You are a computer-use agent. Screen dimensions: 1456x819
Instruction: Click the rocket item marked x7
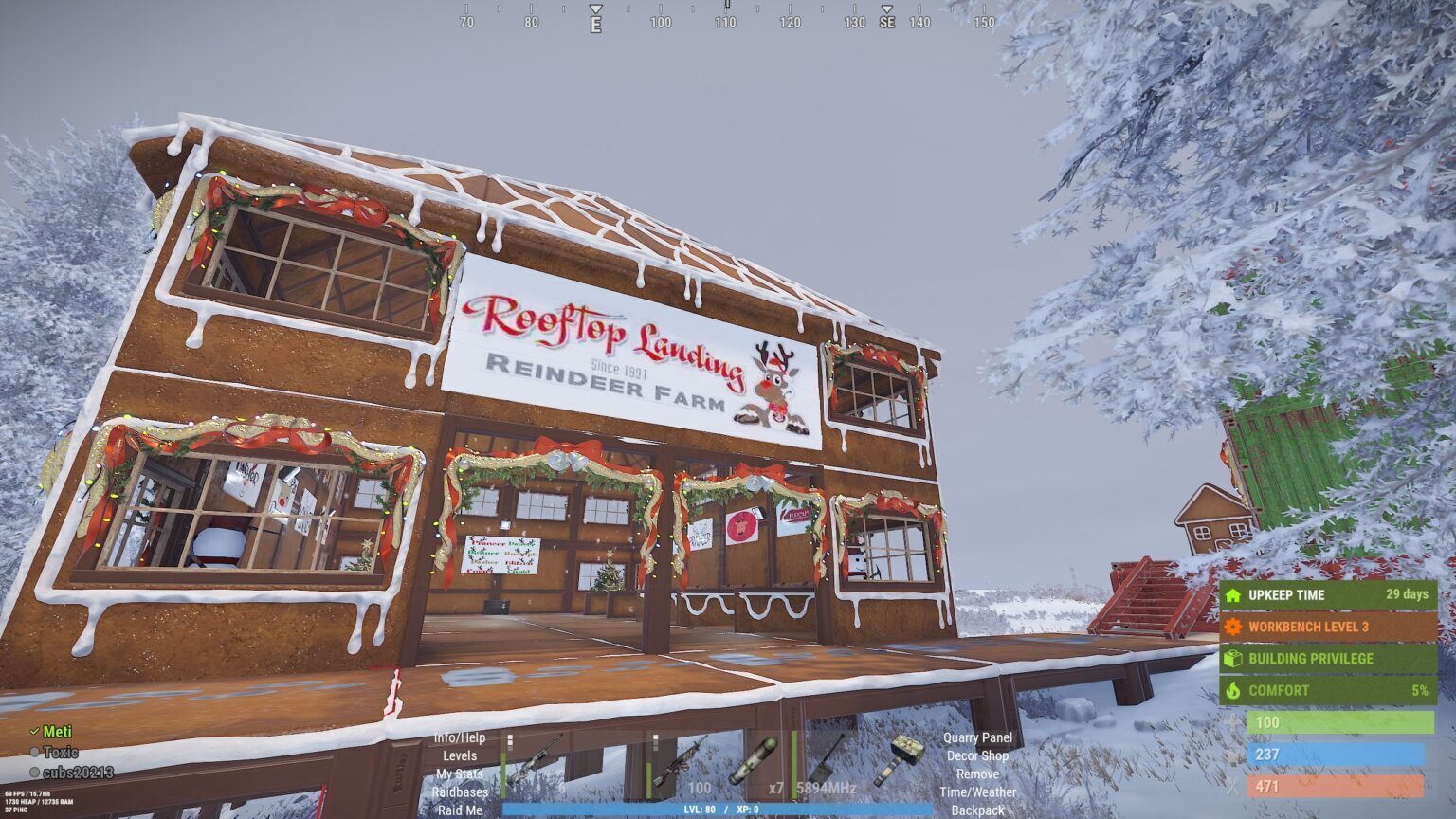click(x=752, y=760)
